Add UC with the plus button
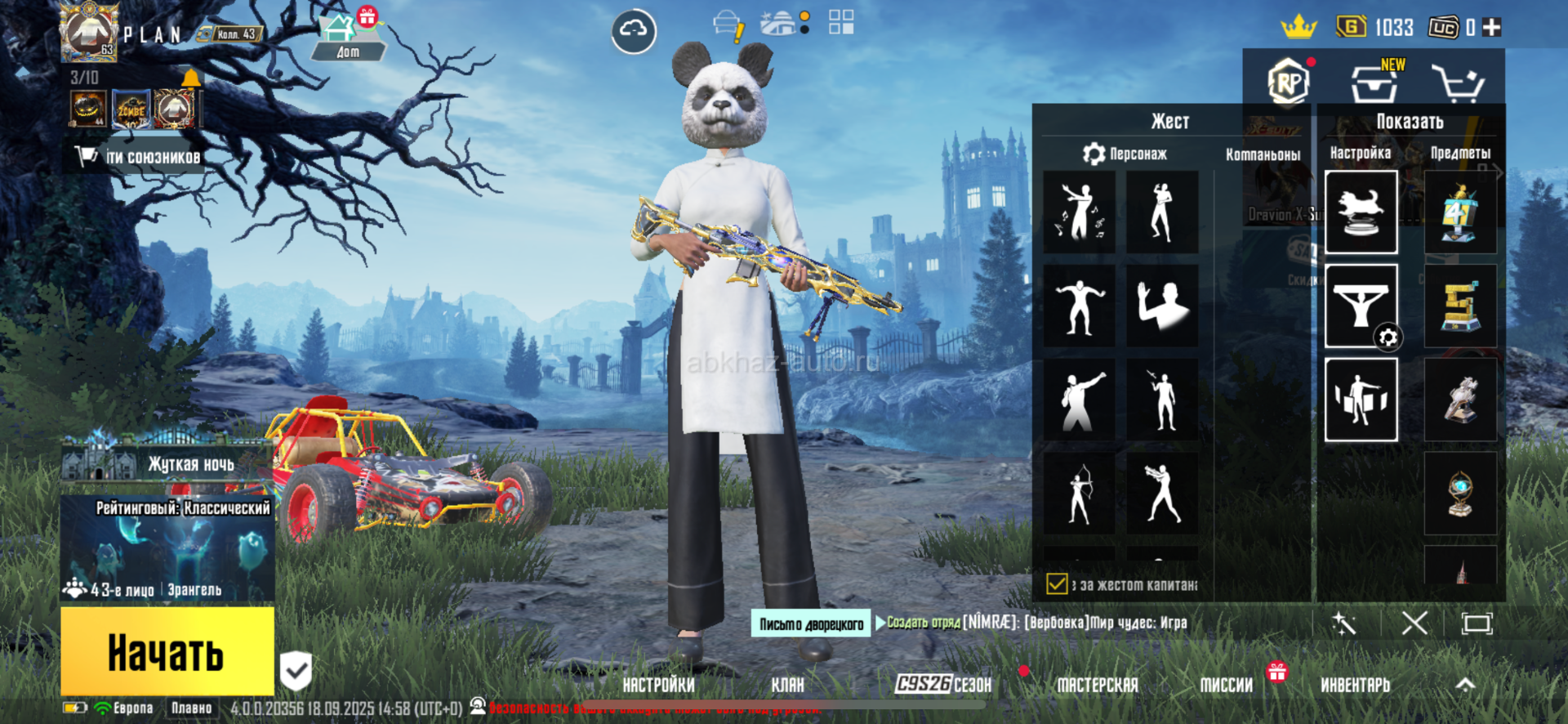The height and width of the screenshot is (724, 1568). [x=1492, y=28]
